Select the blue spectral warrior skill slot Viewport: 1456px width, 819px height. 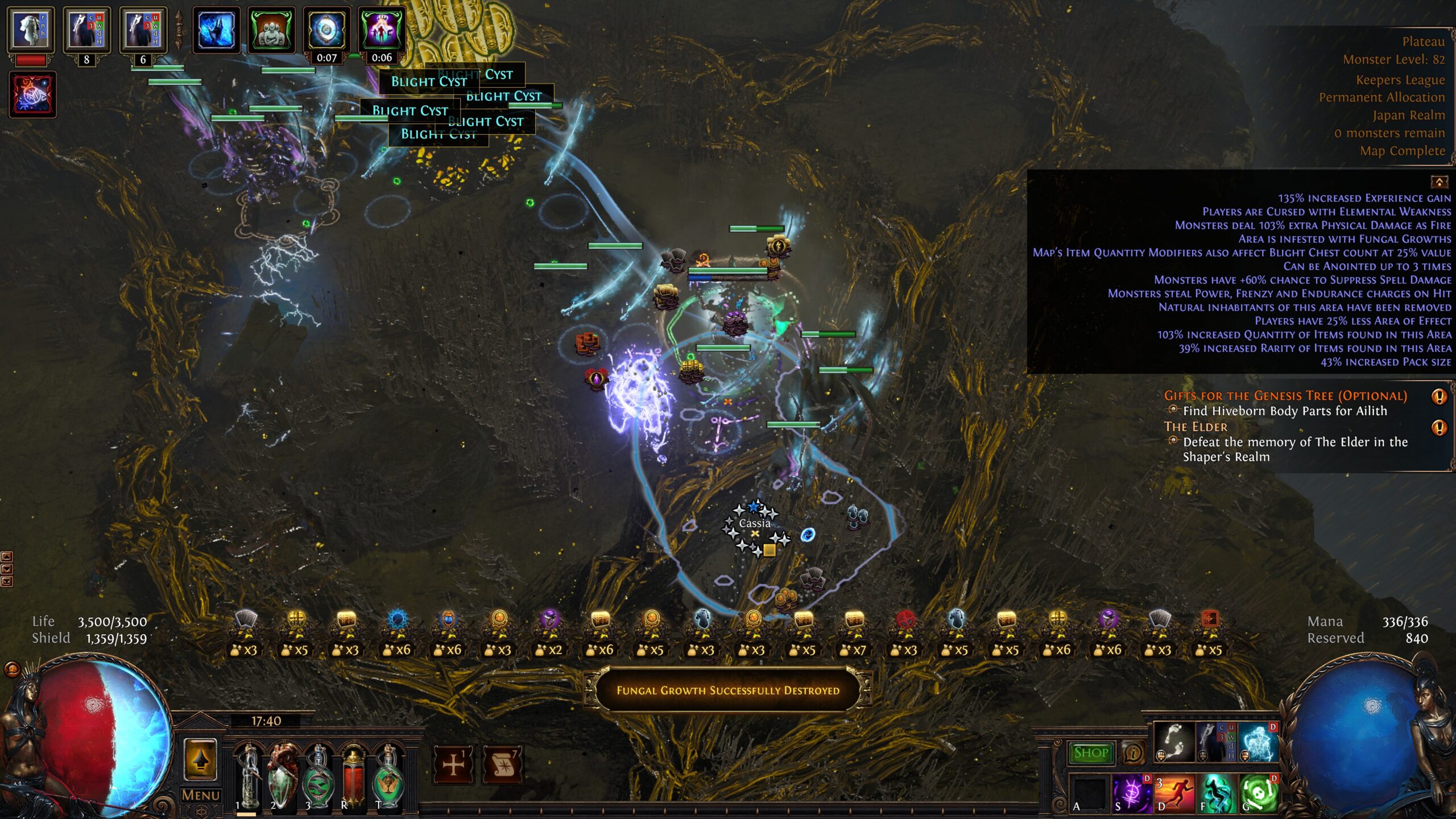coord(1258,742)
